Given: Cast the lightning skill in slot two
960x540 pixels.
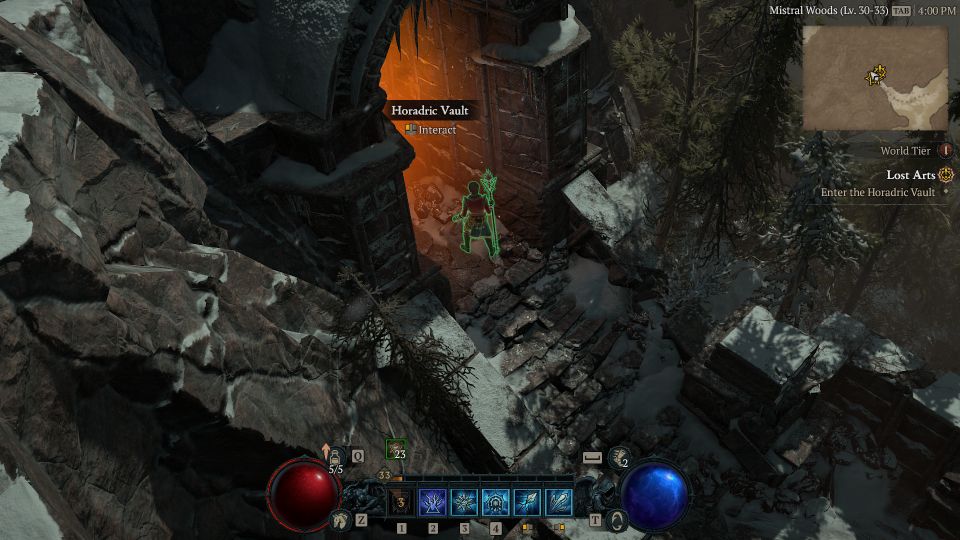Looking at the screenshot, I should coord(433,502).
